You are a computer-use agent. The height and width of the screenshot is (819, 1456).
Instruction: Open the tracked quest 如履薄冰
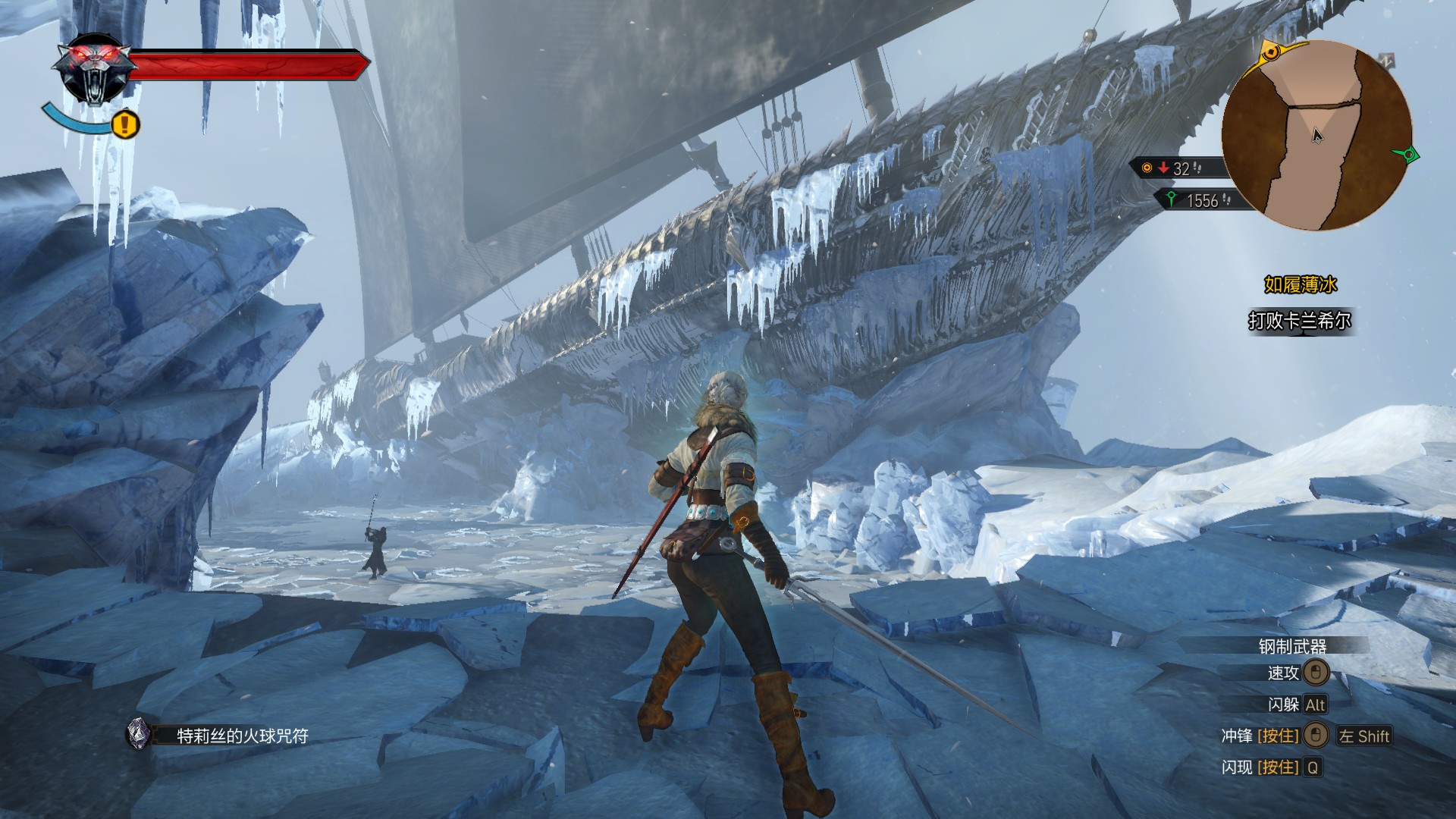[x=1300, y=285]
